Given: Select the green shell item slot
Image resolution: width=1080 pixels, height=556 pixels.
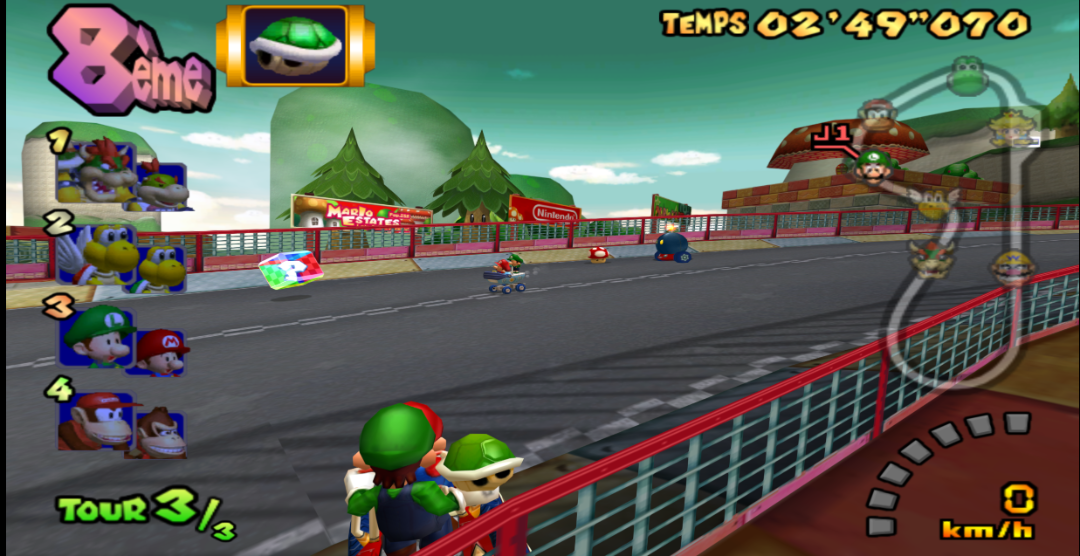Looking at the screenshot, I should 296,46.
